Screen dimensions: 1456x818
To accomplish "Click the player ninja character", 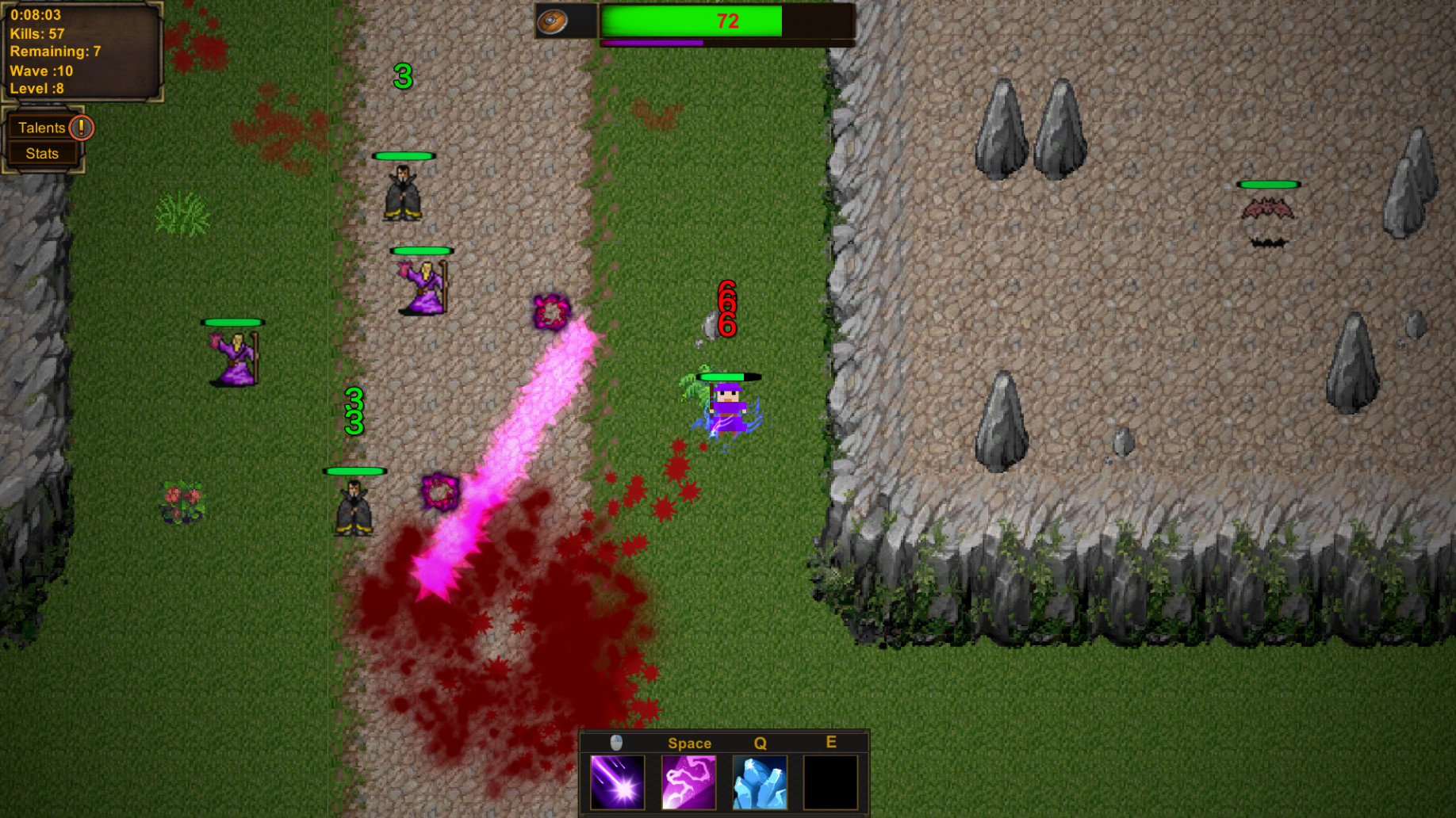I will click(x=727, y=408).
